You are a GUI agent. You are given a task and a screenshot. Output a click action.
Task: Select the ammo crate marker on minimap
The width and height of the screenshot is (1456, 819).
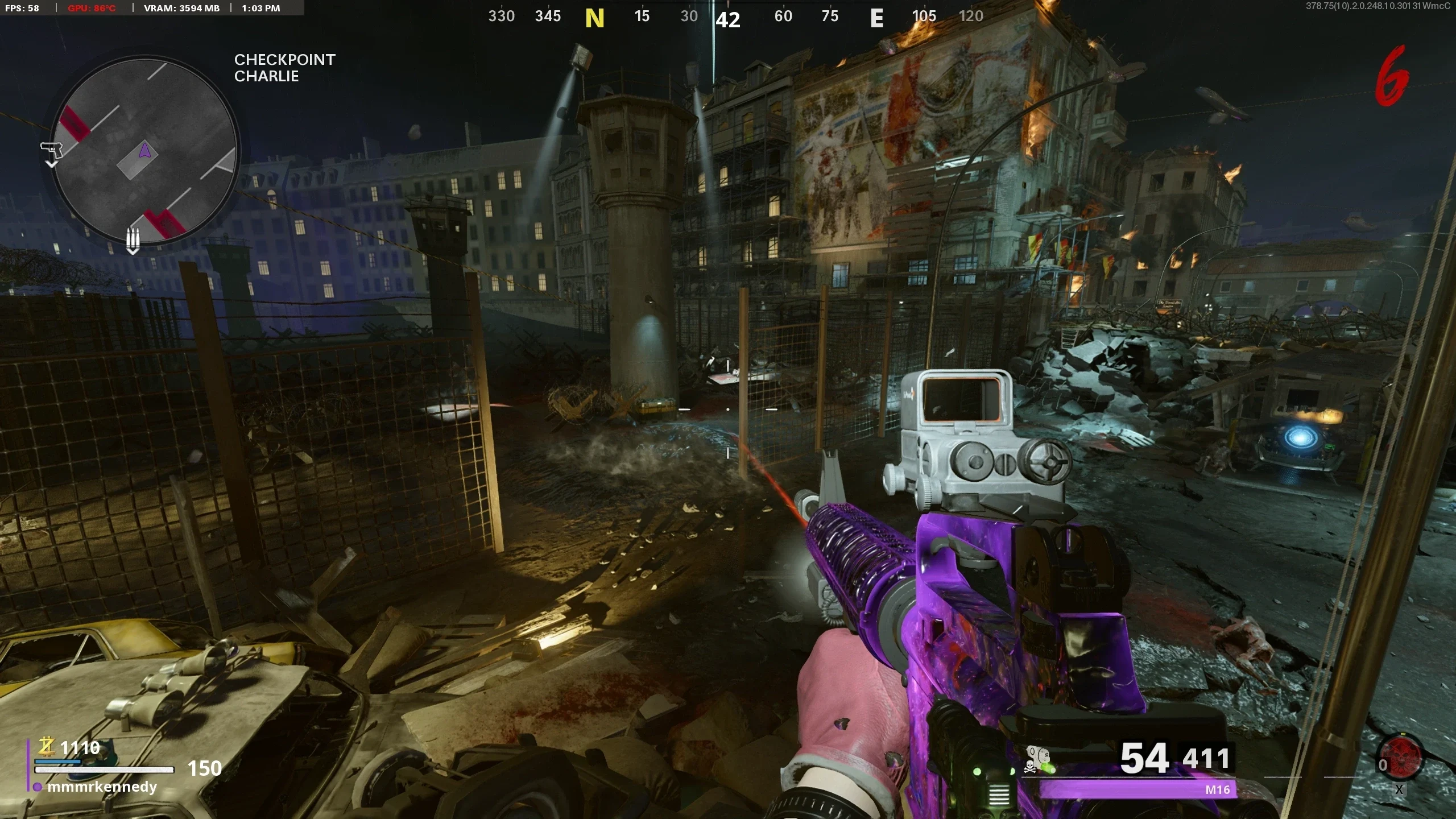click(133, 239)
